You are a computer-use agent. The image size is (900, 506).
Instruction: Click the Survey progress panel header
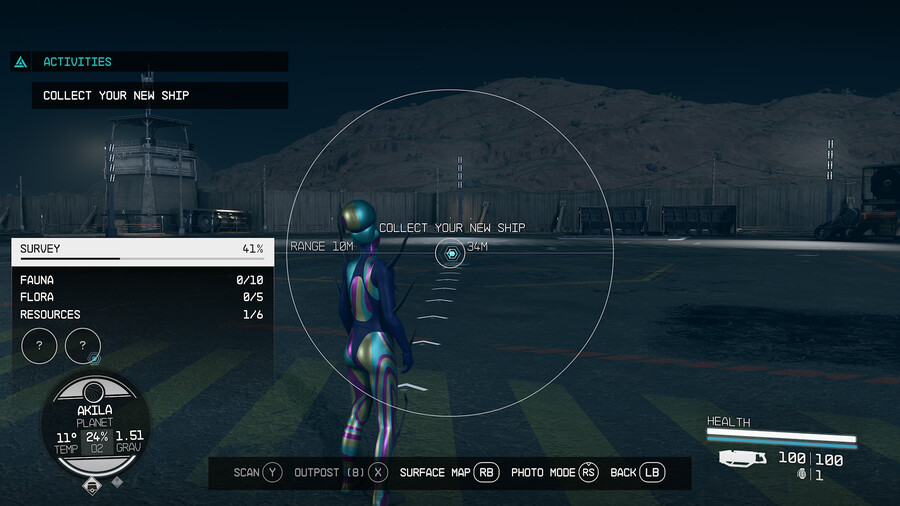(141, 249)
